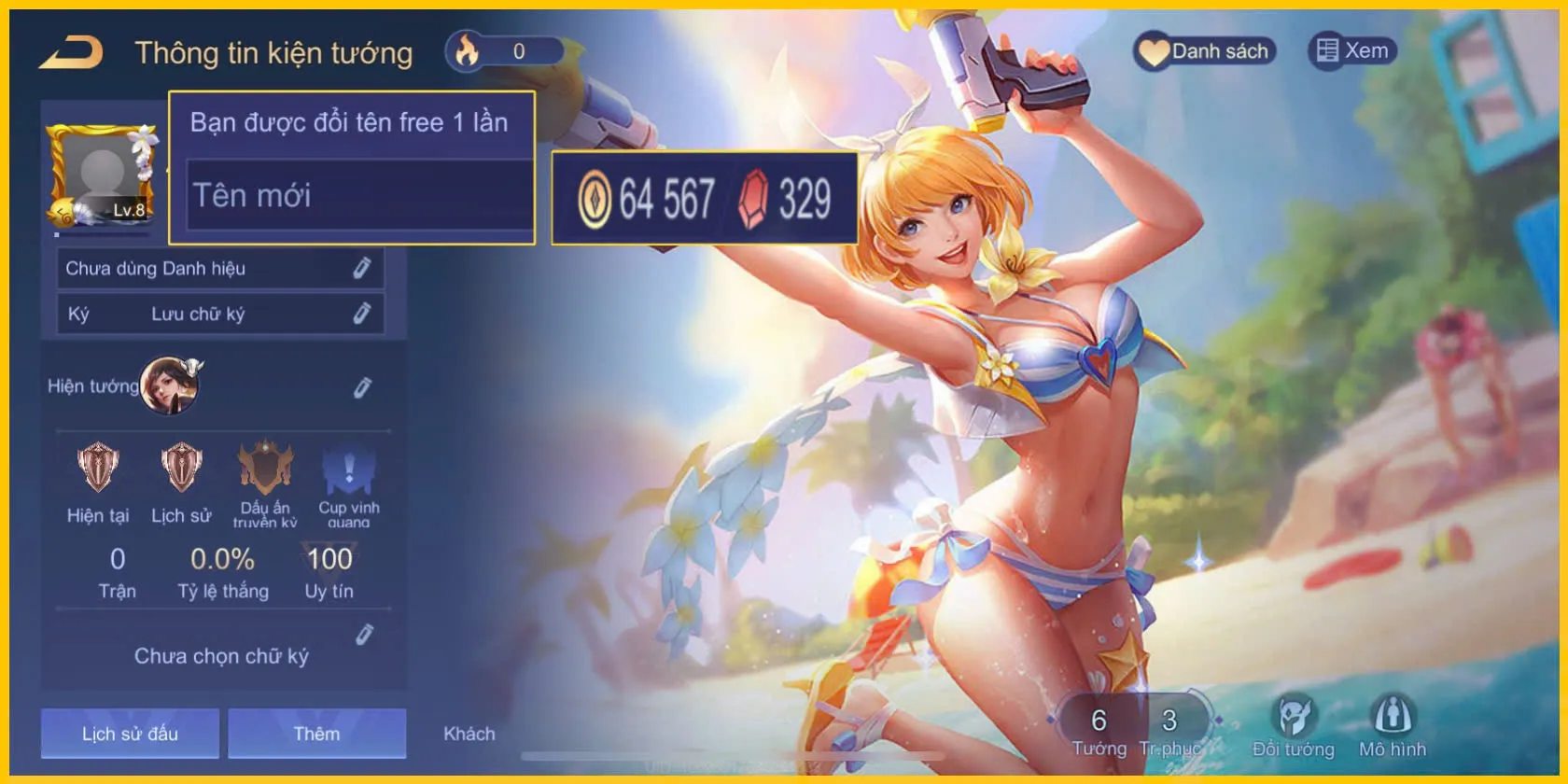Edit the Danh hiệu title

coord(362,269)
